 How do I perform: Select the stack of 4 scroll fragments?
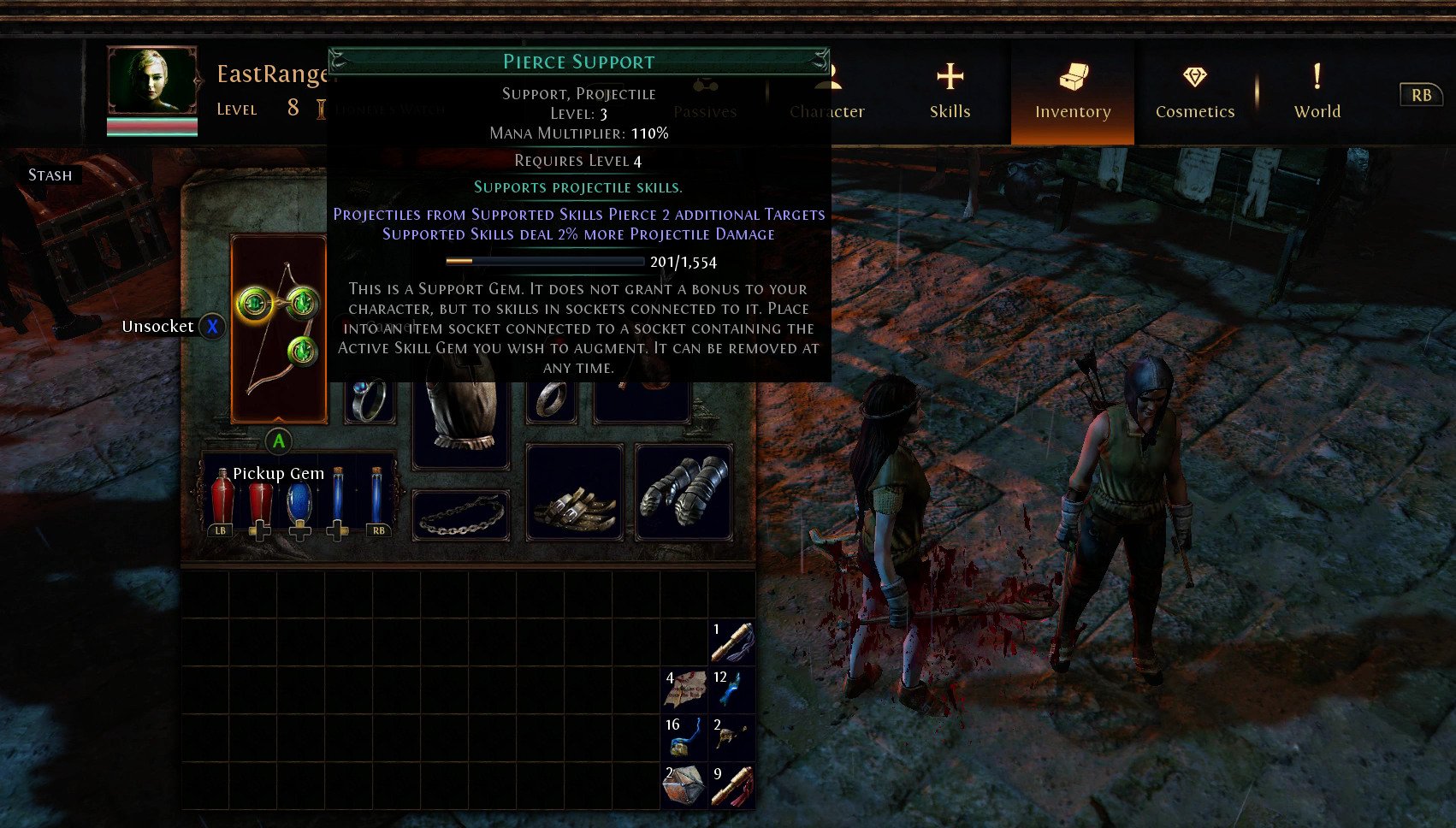[684, 689]
